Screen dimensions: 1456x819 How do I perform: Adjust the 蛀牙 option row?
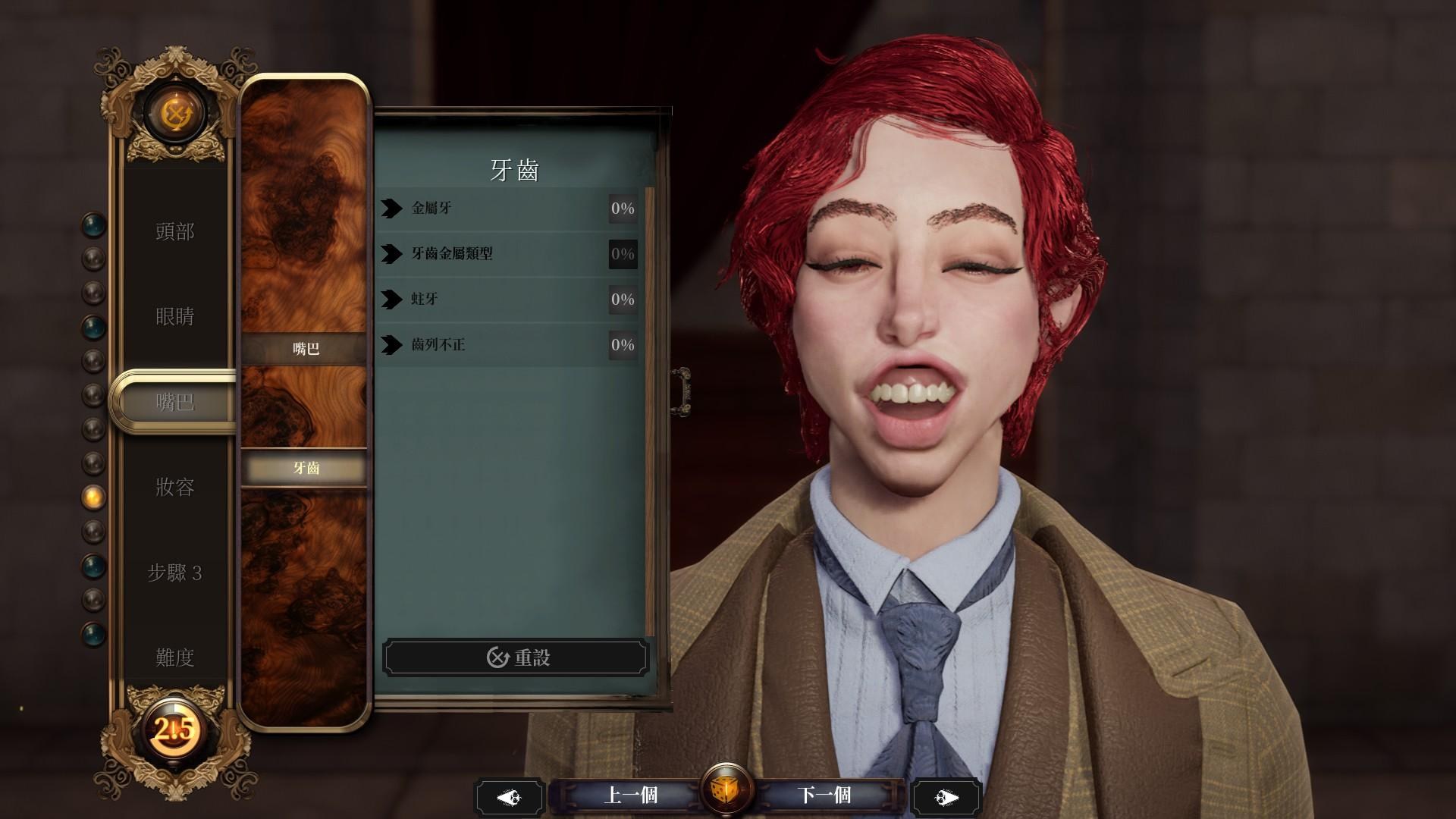pos(508,300)
